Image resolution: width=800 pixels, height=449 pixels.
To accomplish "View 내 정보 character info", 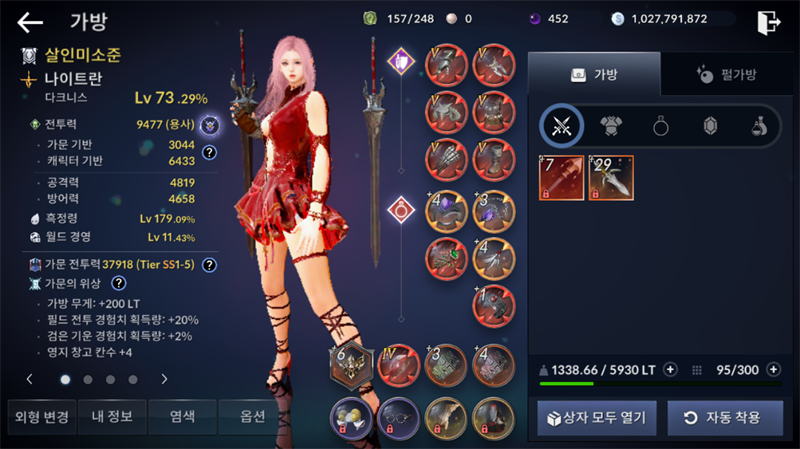I will 111,417.
